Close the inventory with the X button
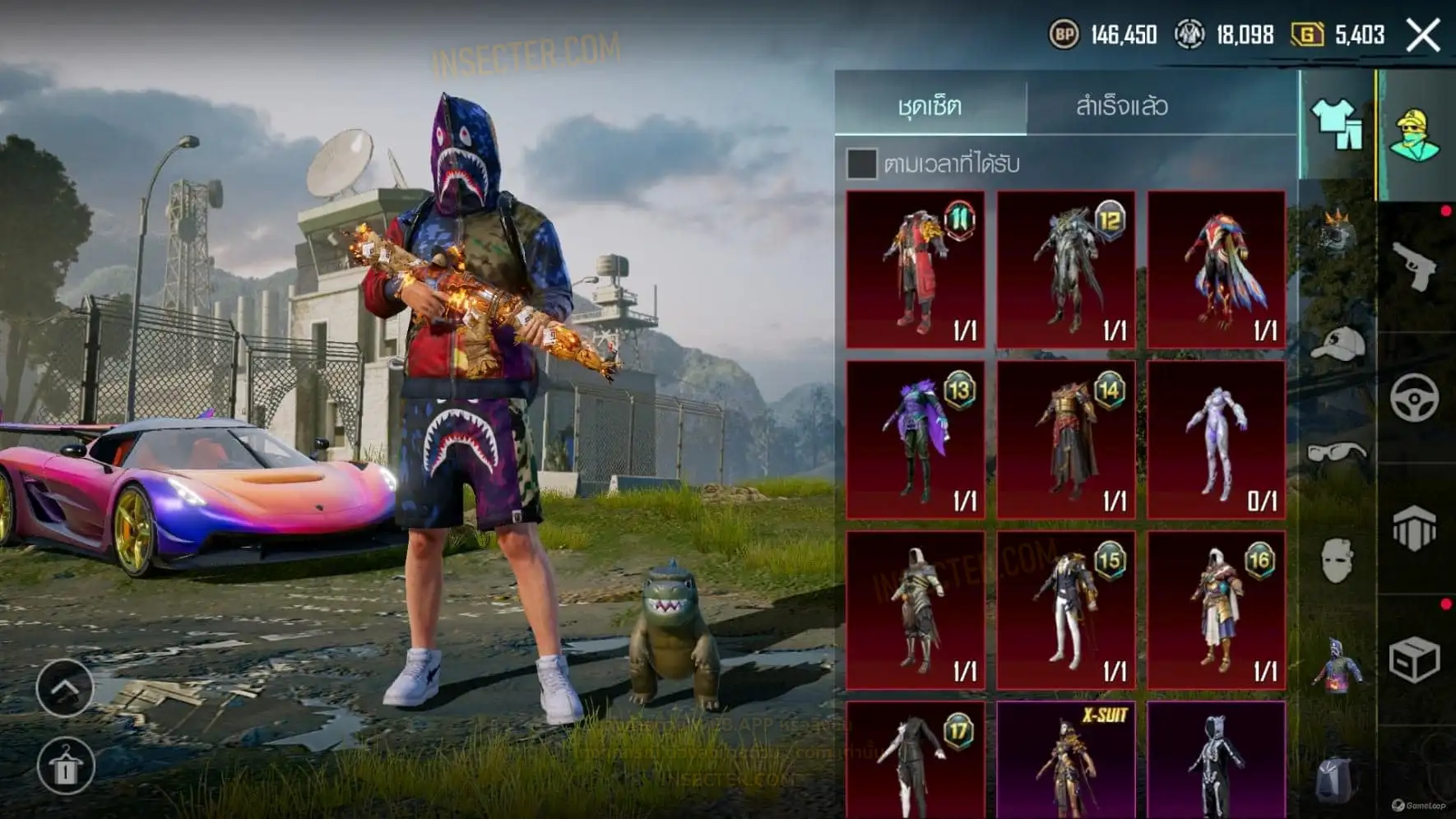Screen dimensions: 1456x819 (1423, 35)
